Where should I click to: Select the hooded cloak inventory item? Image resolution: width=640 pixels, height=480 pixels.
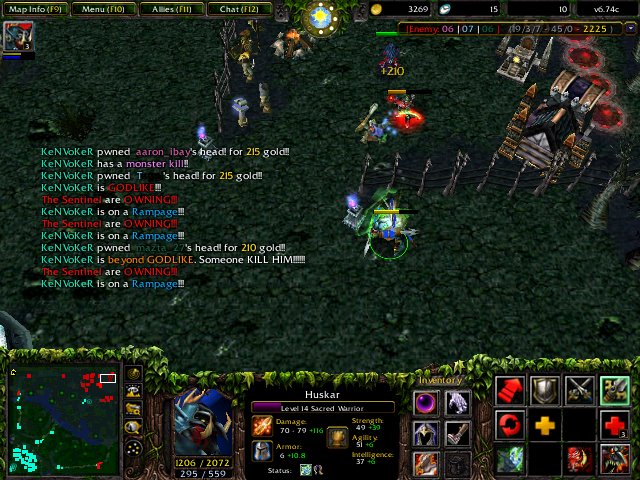(x=427, y=433)
